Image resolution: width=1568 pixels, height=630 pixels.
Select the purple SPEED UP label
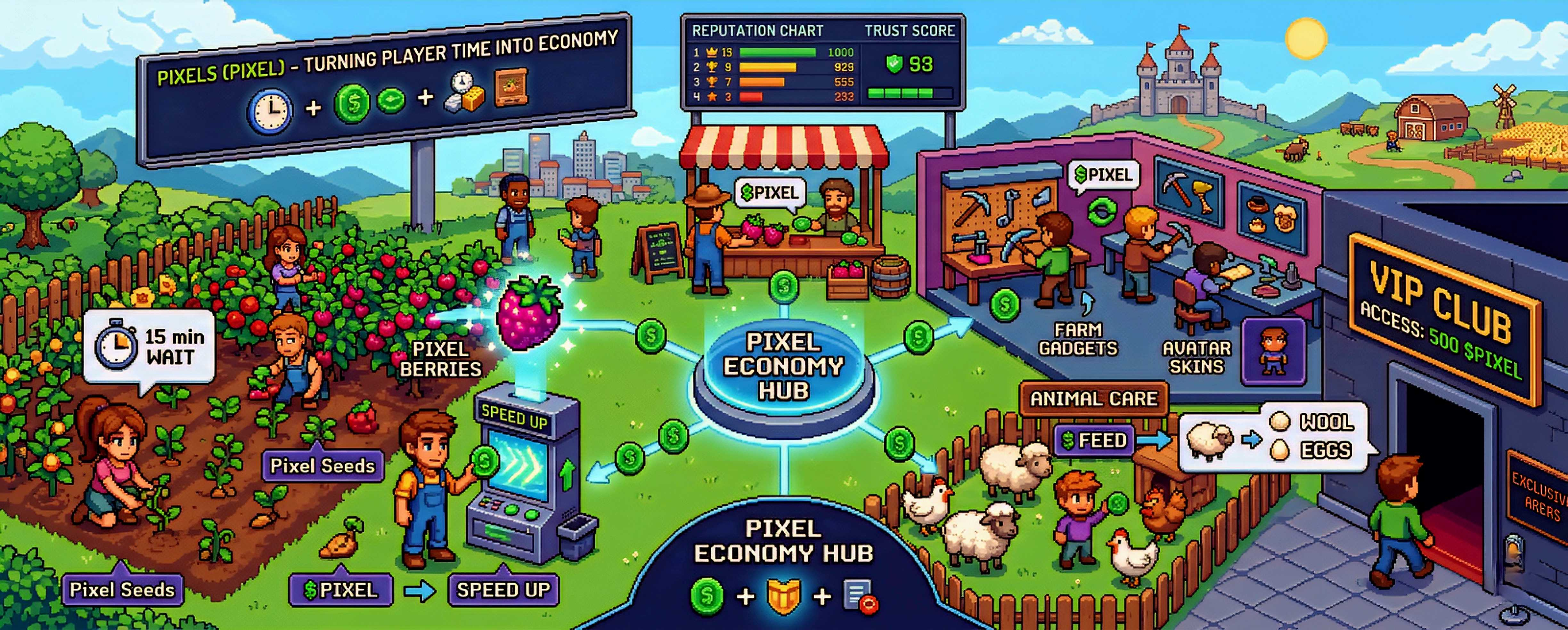point(503,589)
